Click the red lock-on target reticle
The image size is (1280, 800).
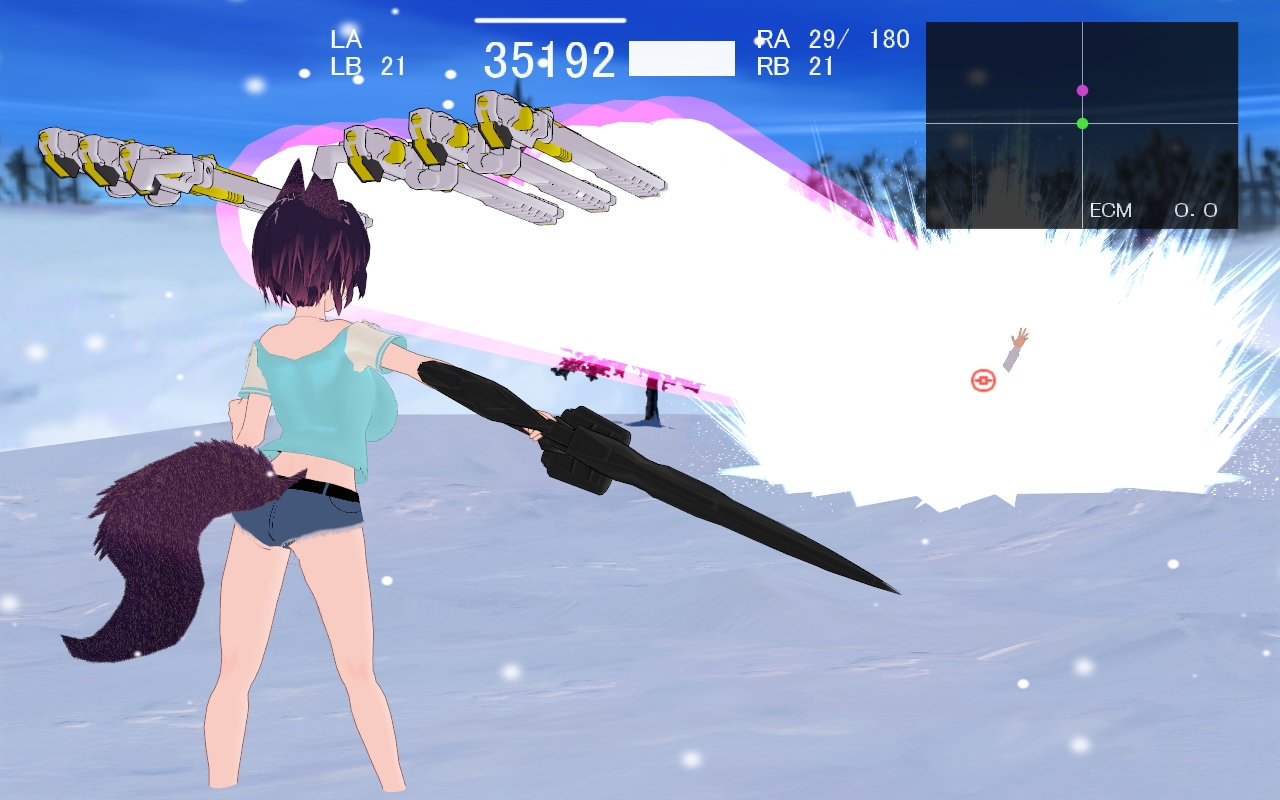(x=983, y=380)
